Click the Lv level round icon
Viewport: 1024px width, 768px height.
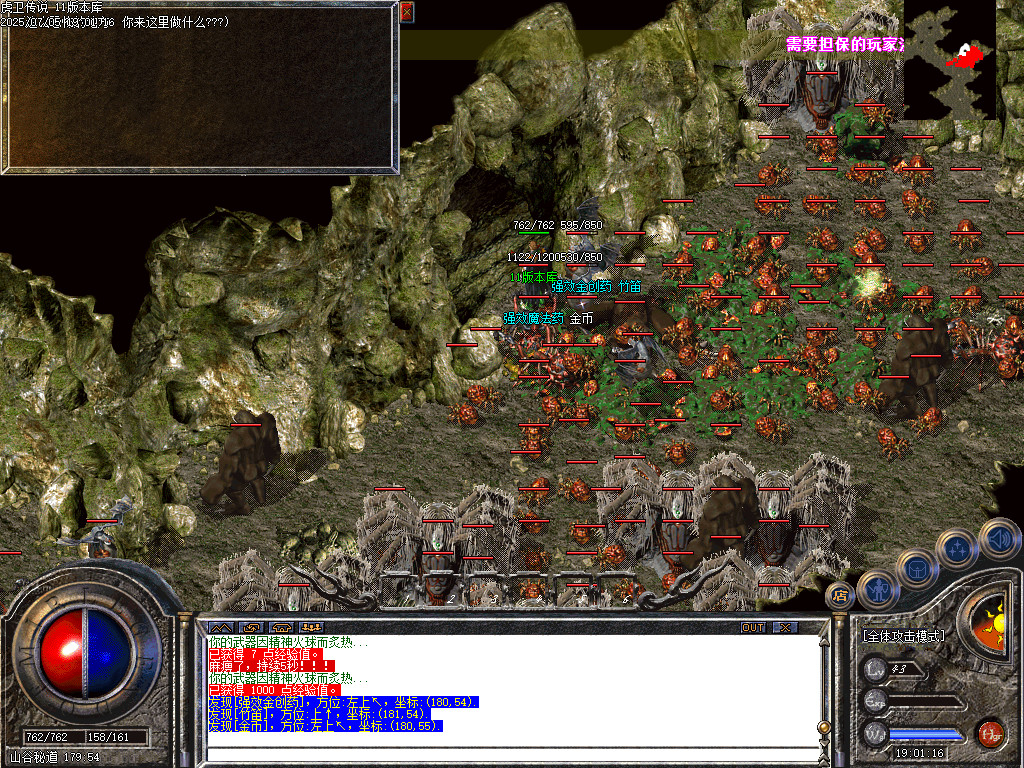[876, 669]
